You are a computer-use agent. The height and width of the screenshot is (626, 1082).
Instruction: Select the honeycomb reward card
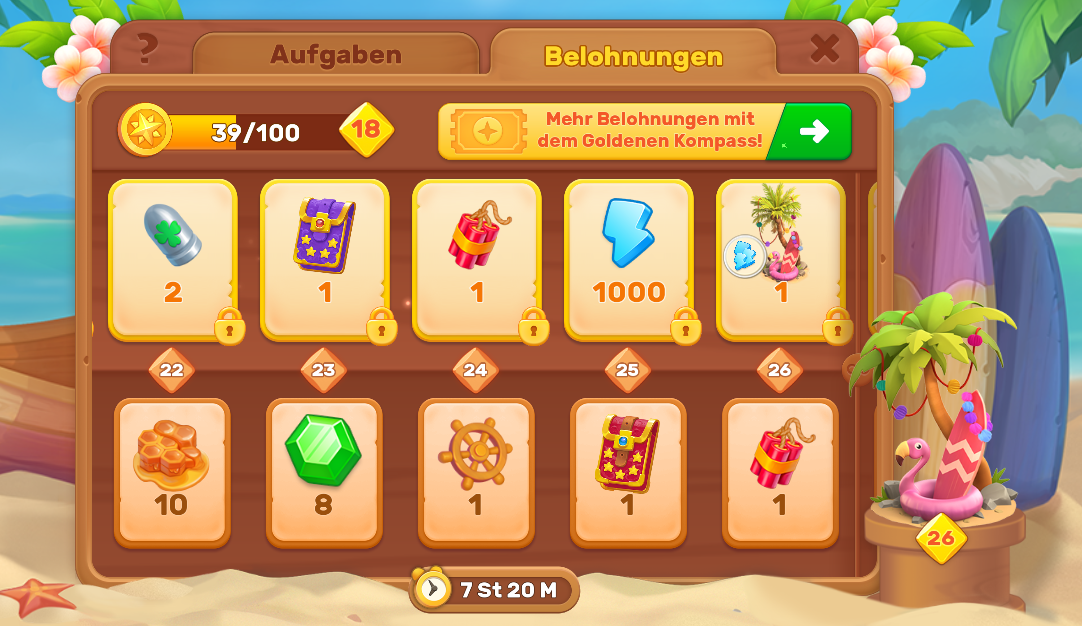(172, 472)
